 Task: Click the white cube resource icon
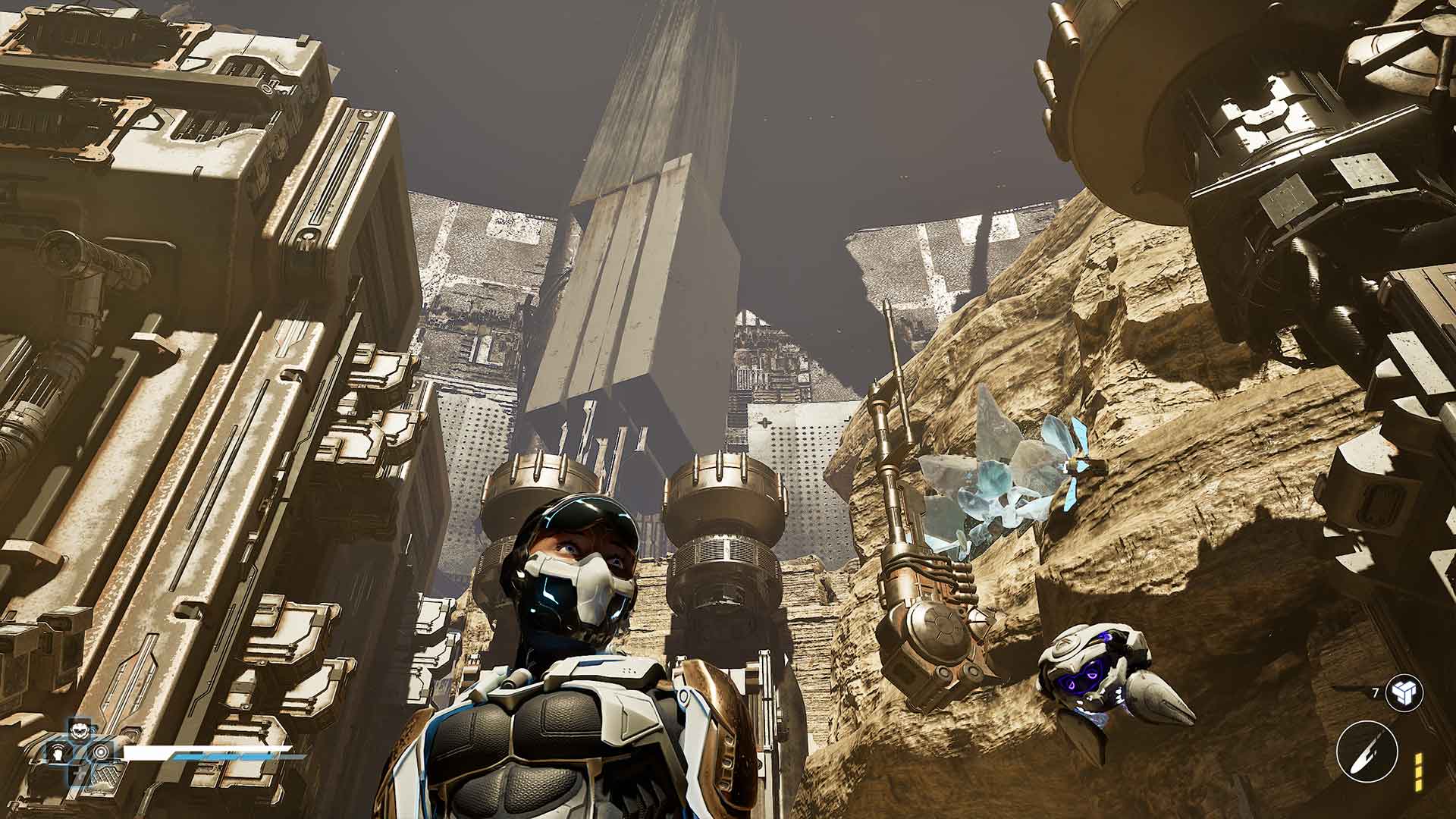coord(1403,692)
